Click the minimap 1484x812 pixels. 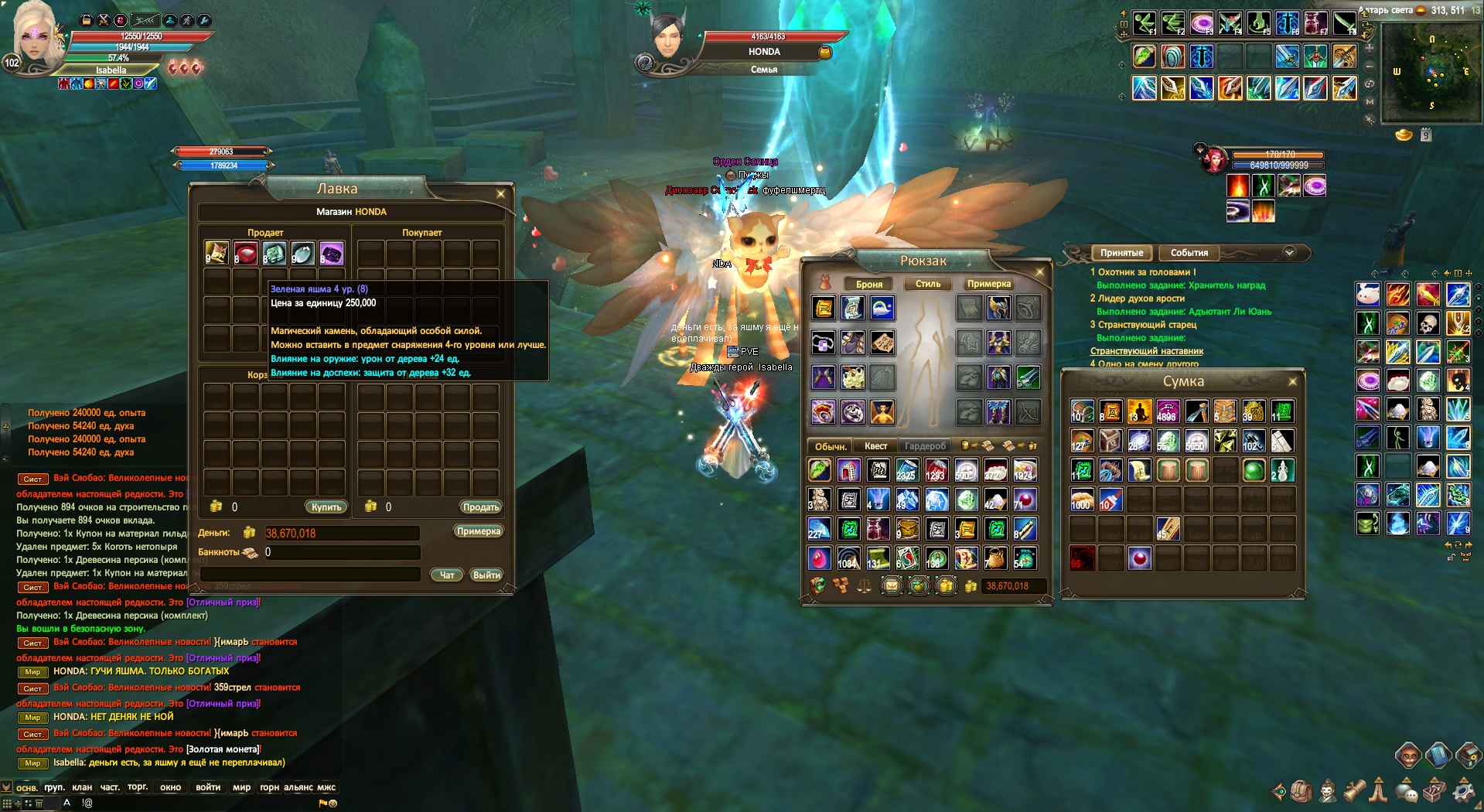coord(1430,73)
